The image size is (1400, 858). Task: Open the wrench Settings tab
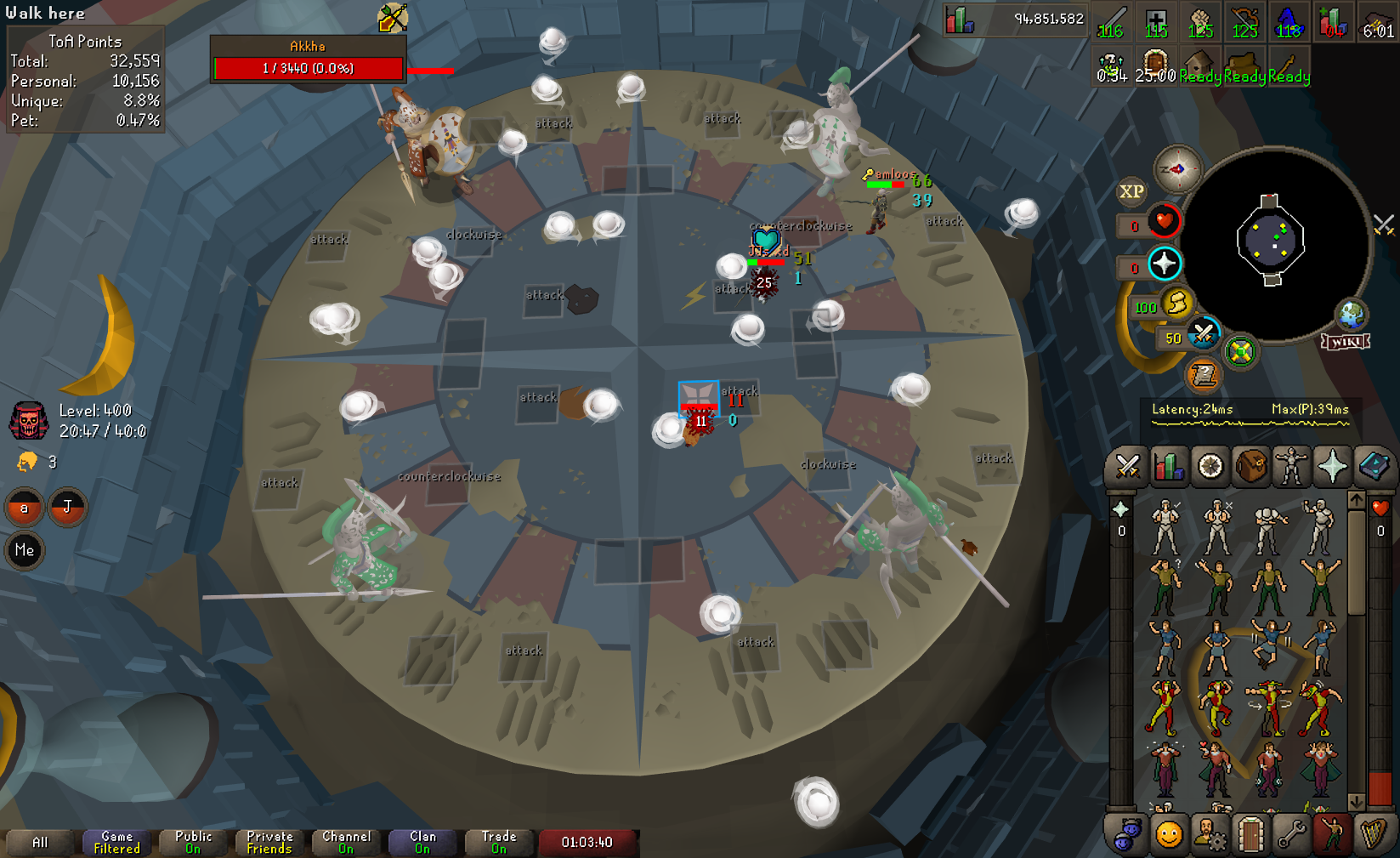pos(1291,835)
